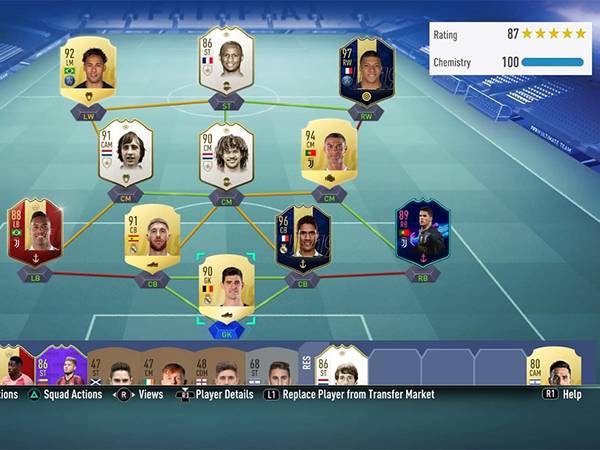Select the 80-rated CAM reserve card
This screenshot has height=450, width=600.
[553, 366]
